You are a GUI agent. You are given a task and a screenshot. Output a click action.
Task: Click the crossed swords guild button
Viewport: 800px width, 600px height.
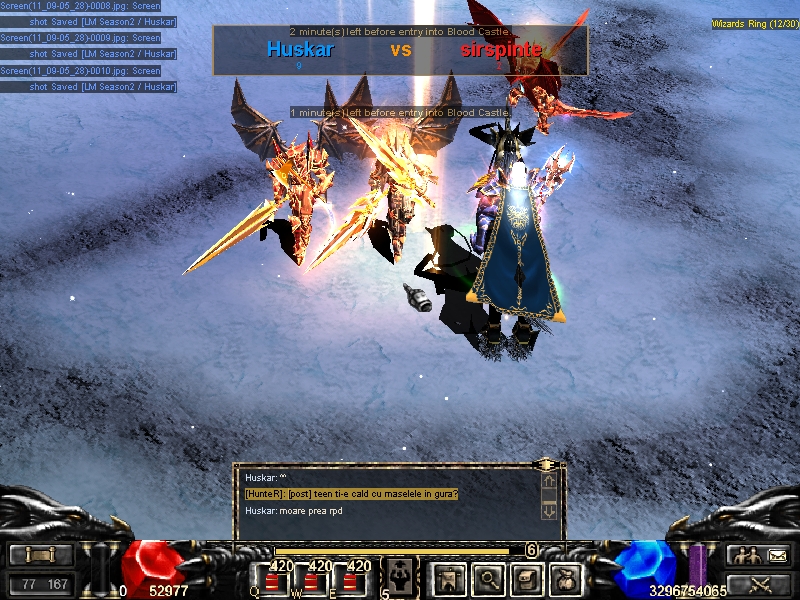point(761,584)
